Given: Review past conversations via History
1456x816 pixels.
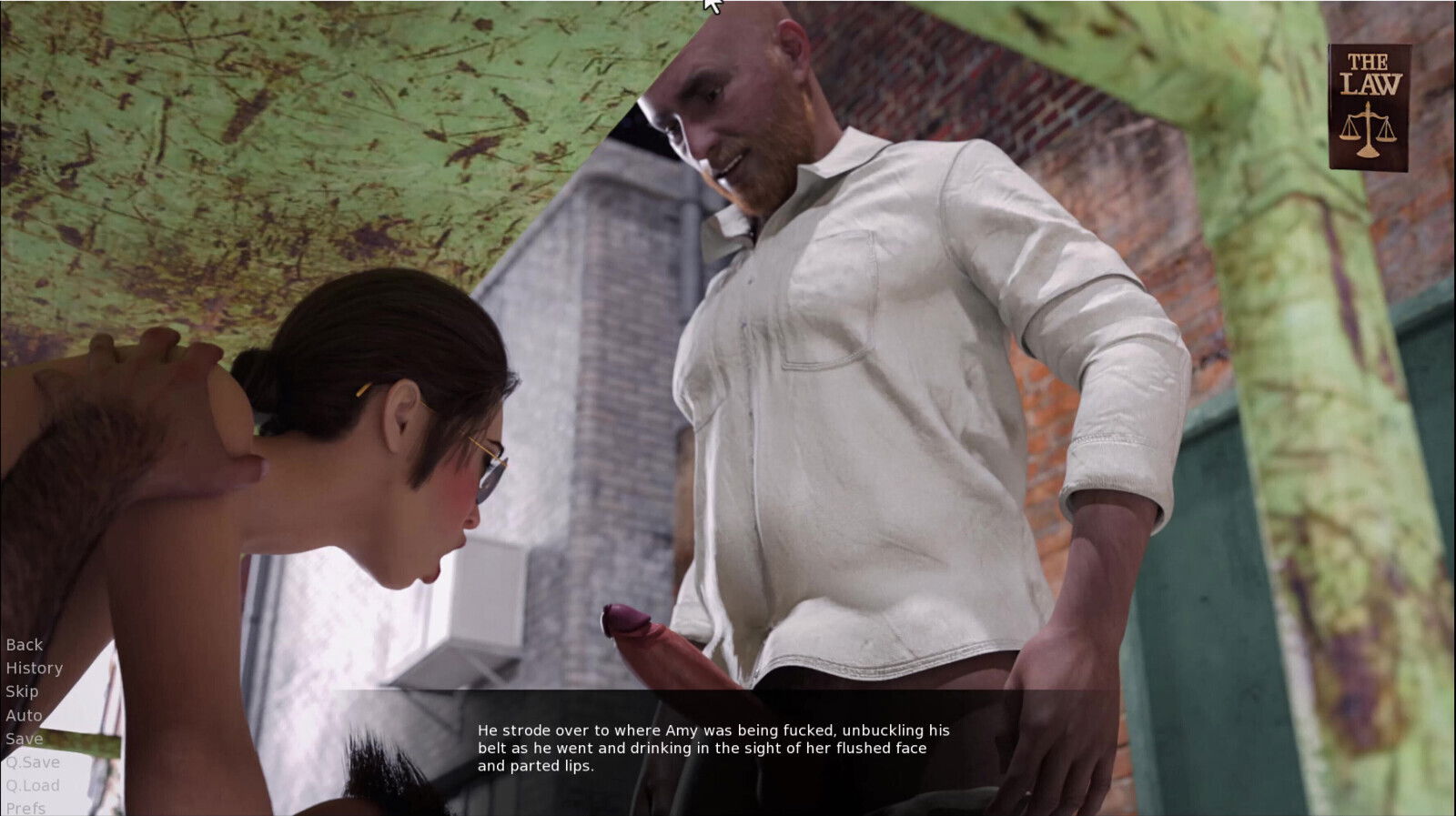Looking at the screenshot, I should pos(35,668).
